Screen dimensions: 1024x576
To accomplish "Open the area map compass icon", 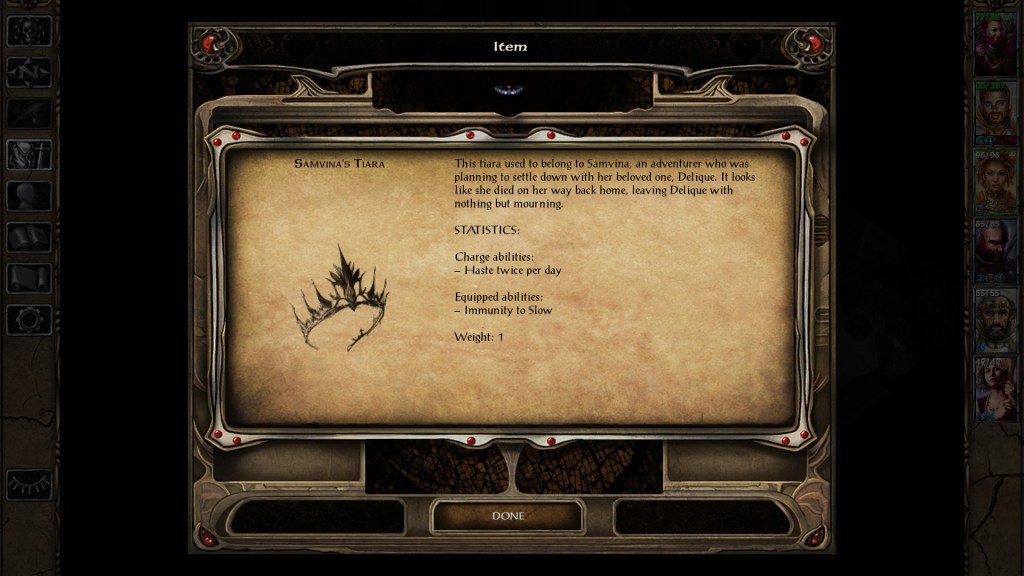I will (x=29, y=72).
